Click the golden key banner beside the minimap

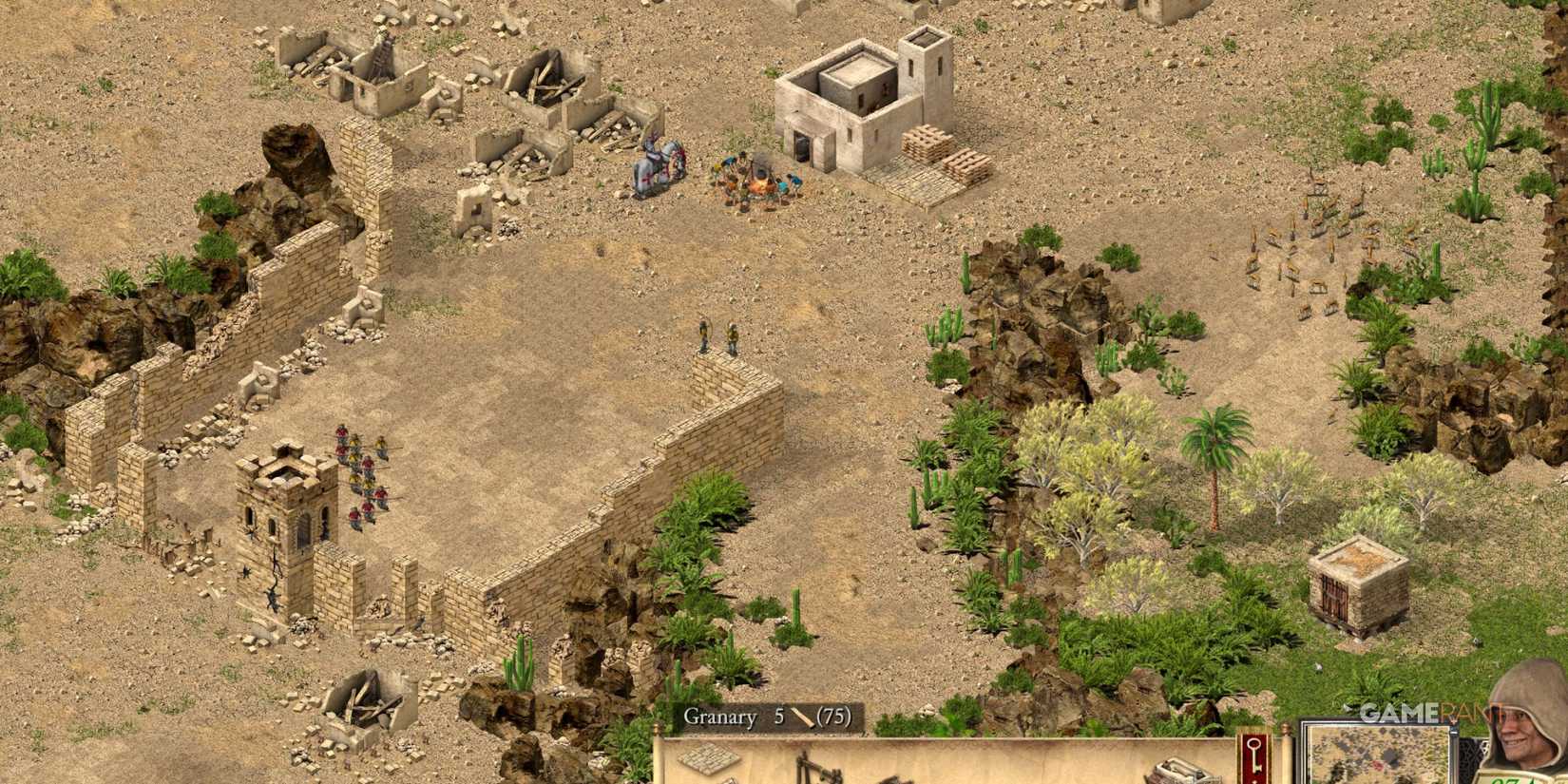(1253, 755)
